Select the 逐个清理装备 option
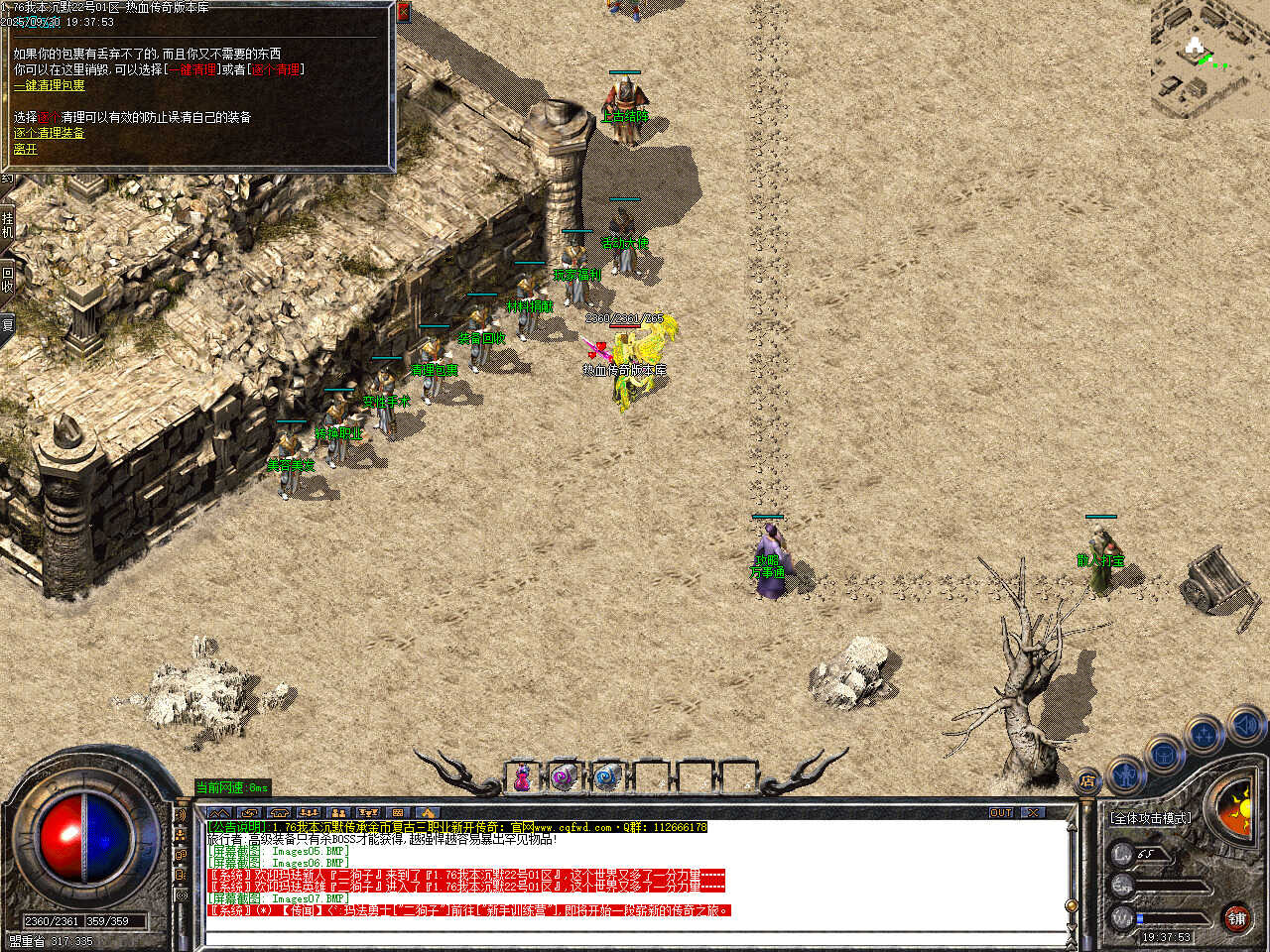This screenshot has height=952, width=1270. click(49, 133)
